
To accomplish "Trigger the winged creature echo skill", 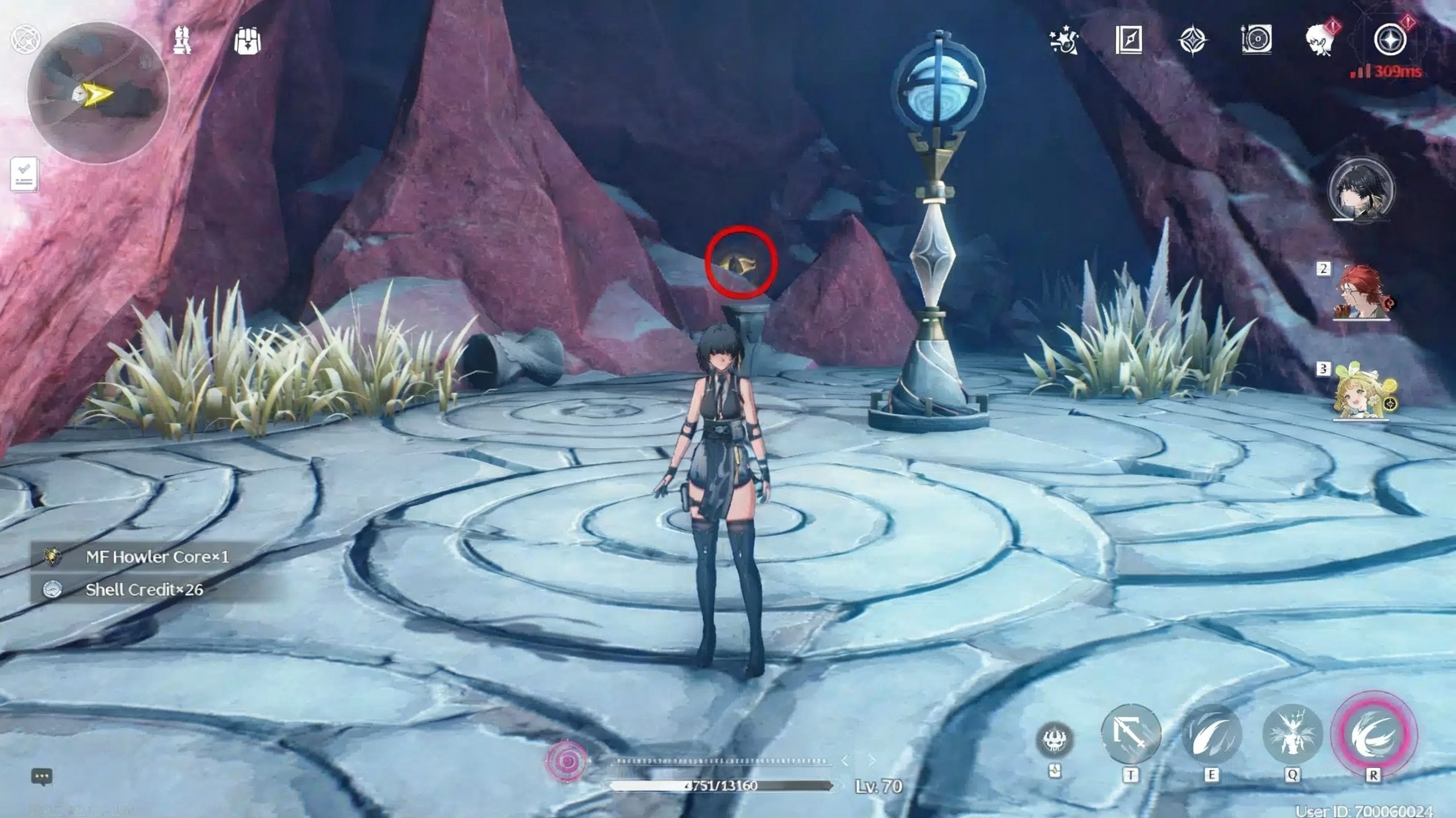I will point(1292,734).
